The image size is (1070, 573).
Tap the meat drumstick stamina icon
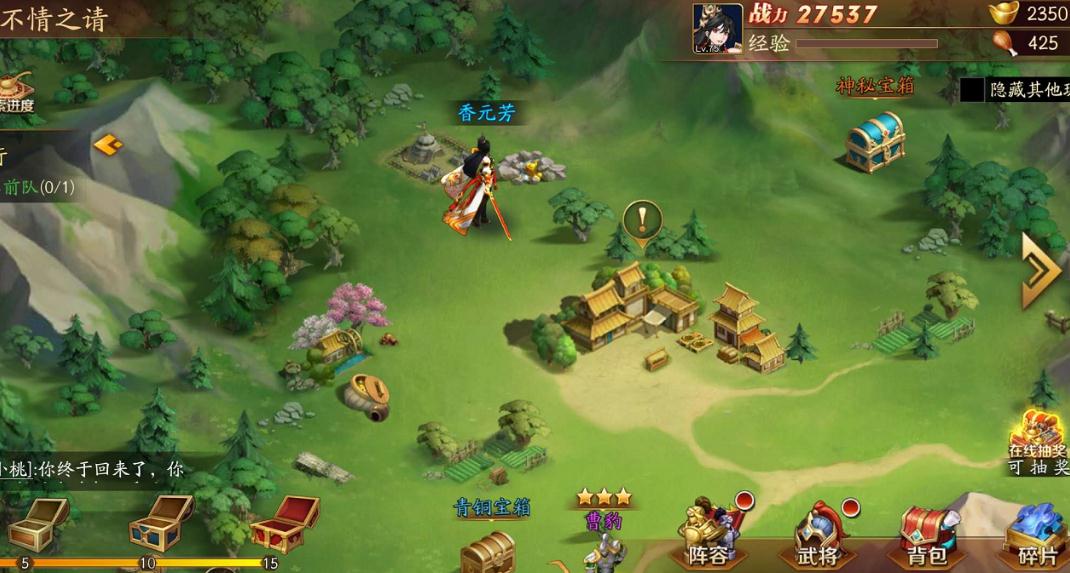point(1004,43)
